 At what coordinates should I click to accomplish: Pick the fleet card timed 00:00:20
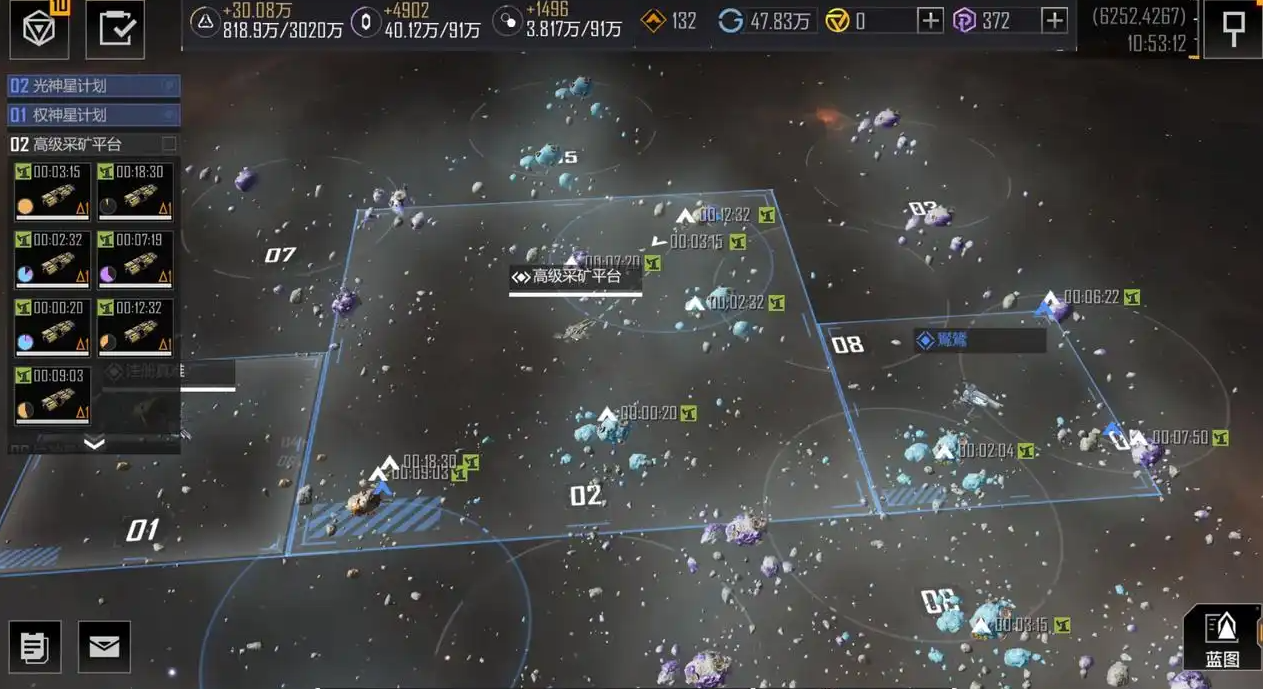click(x=52, y=328)
